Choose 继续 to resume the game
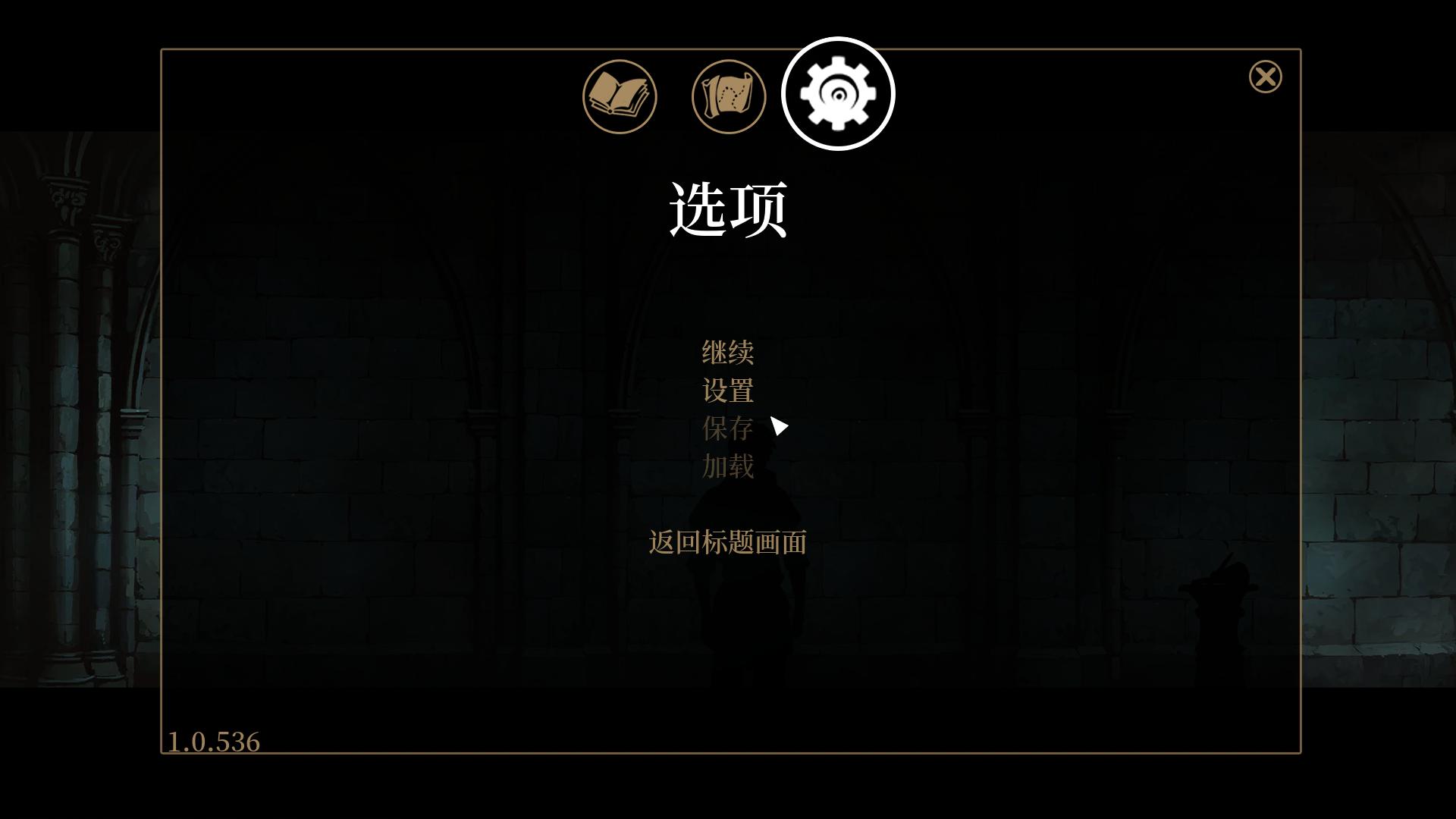The height and width of the screenshot is (819, 1456). tap(726, 351)
